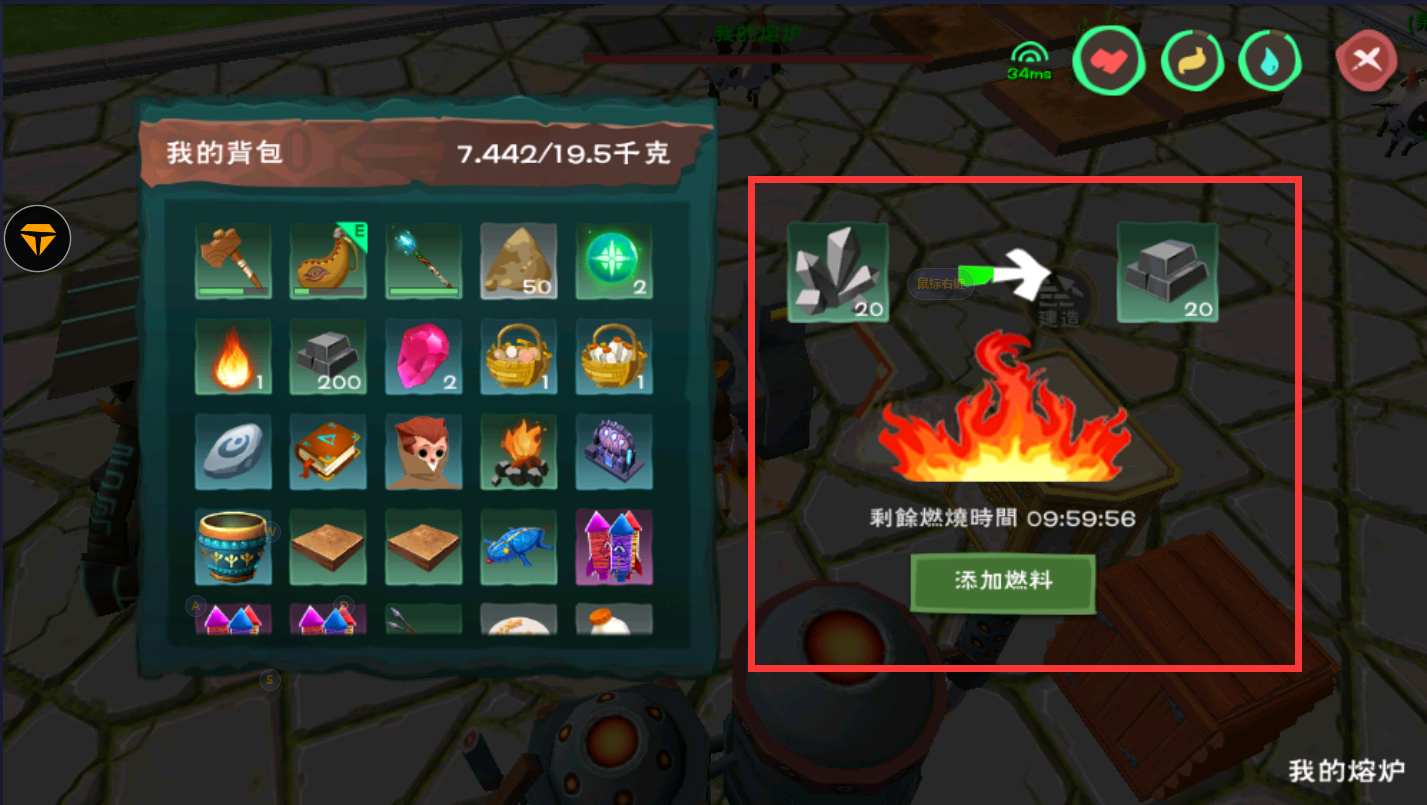The height and width of the screenshot is (805, 1427).
Task: Select the raw ore crystal input slot
Action: point(838,272)
